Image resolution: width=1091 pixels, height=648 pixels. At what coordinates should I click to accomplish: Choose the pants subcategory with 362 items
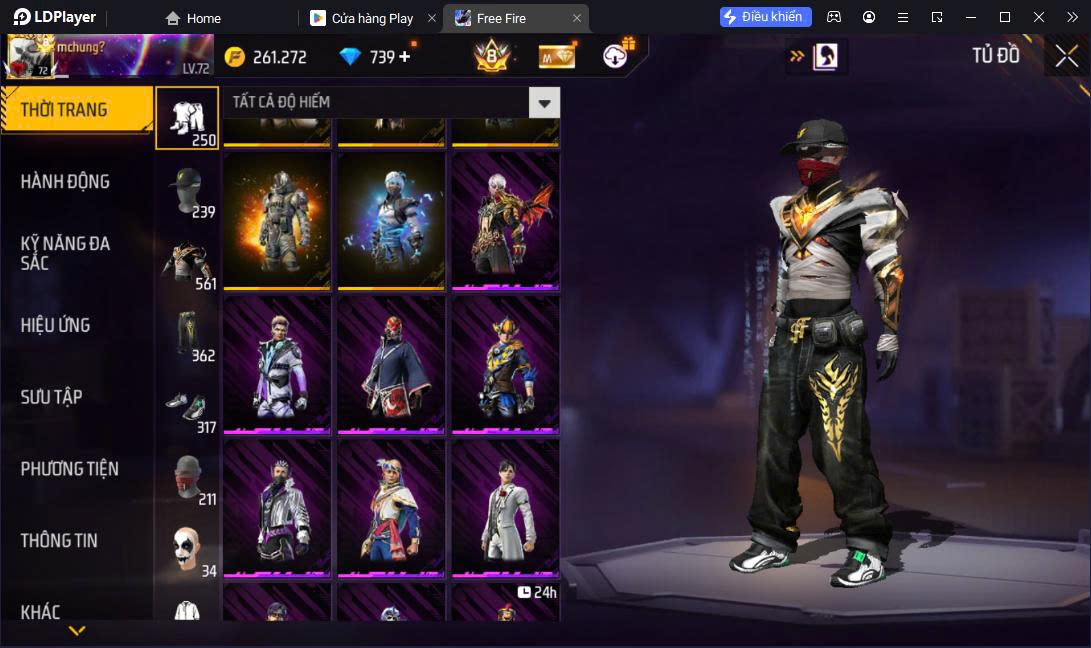pyautogui.click(x=187, y=335)
